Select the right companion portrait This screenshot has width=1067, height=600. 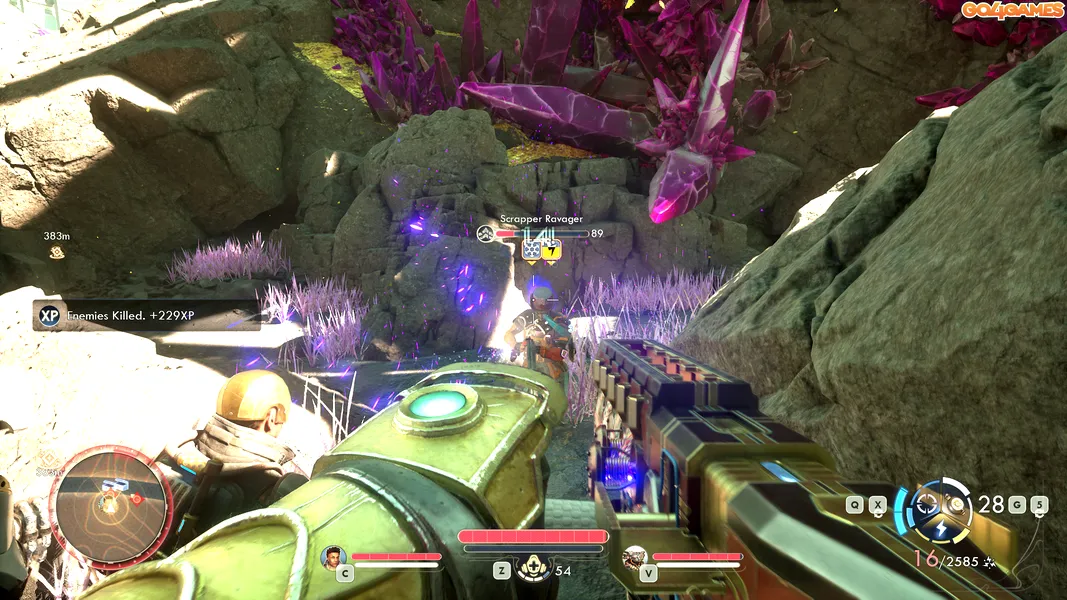(x=634, y=557)
